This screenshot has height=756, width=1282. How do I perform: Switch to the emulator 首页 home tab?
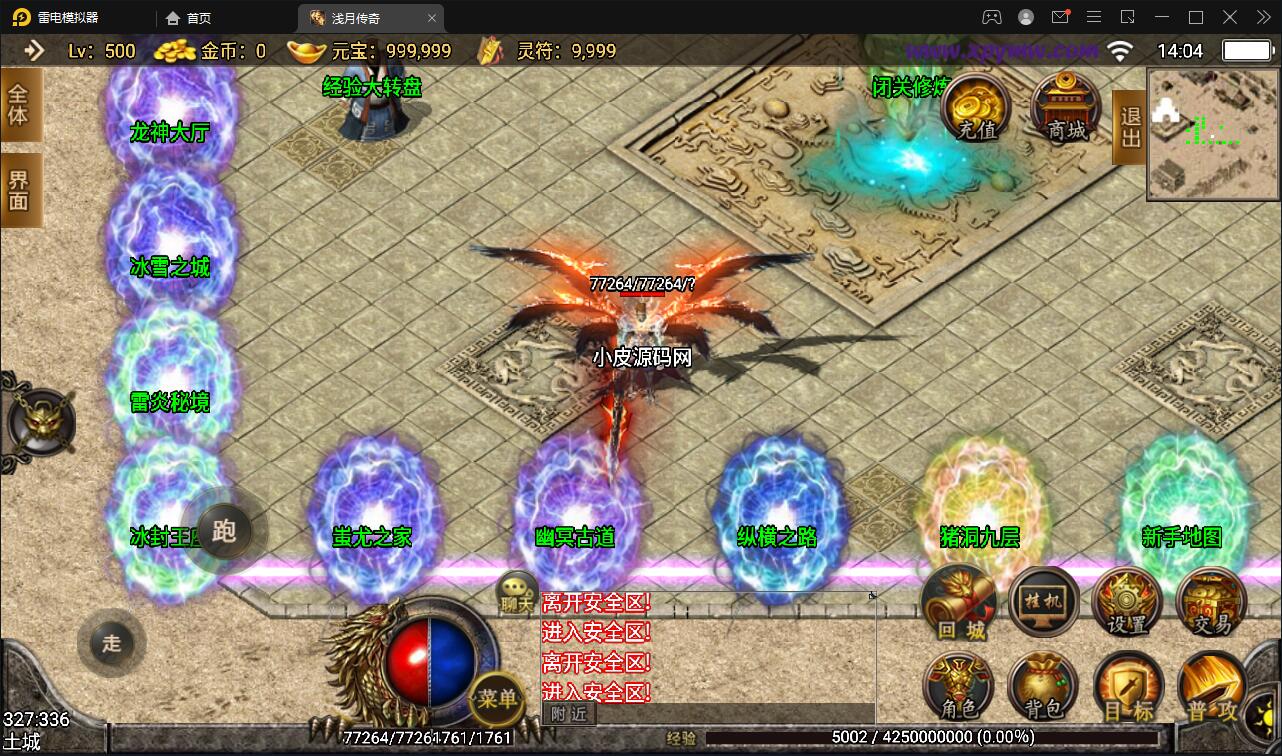[189, 18]
